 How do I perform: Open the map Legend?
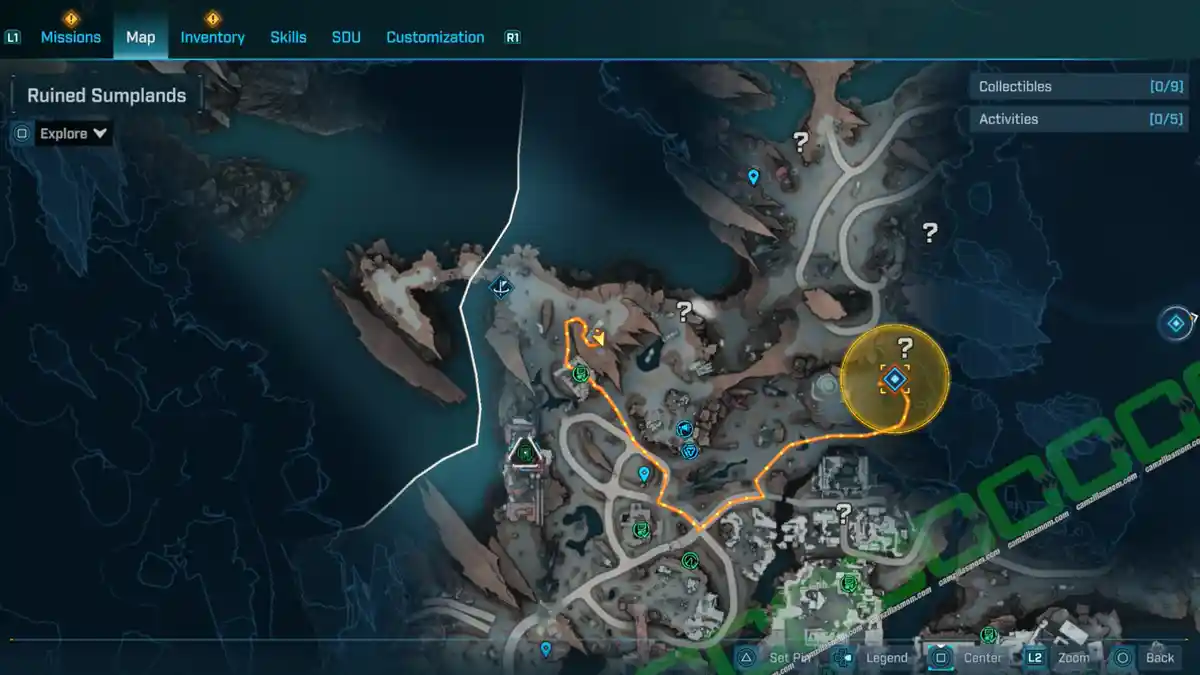point(886,658)
